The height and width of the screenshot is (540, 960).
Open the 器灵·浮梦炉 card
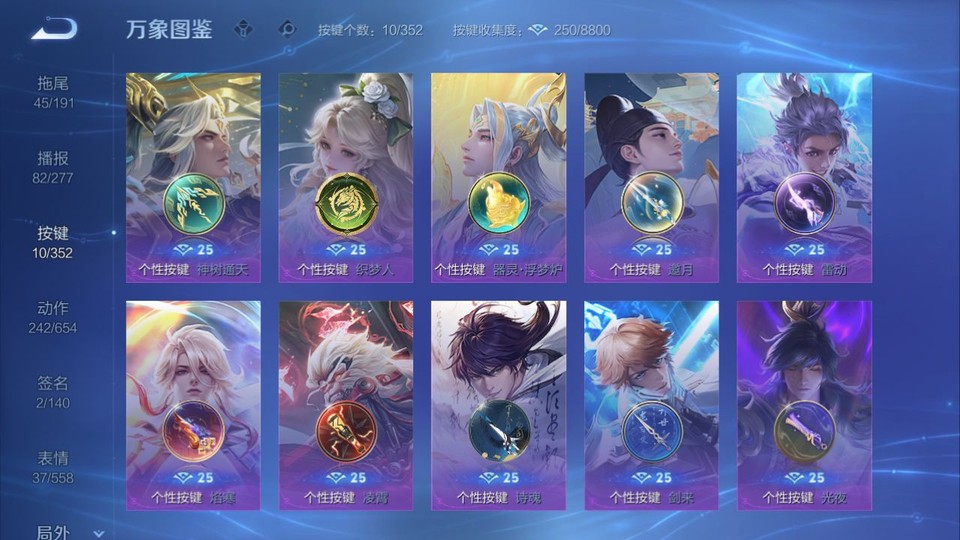tap(498, 177)
